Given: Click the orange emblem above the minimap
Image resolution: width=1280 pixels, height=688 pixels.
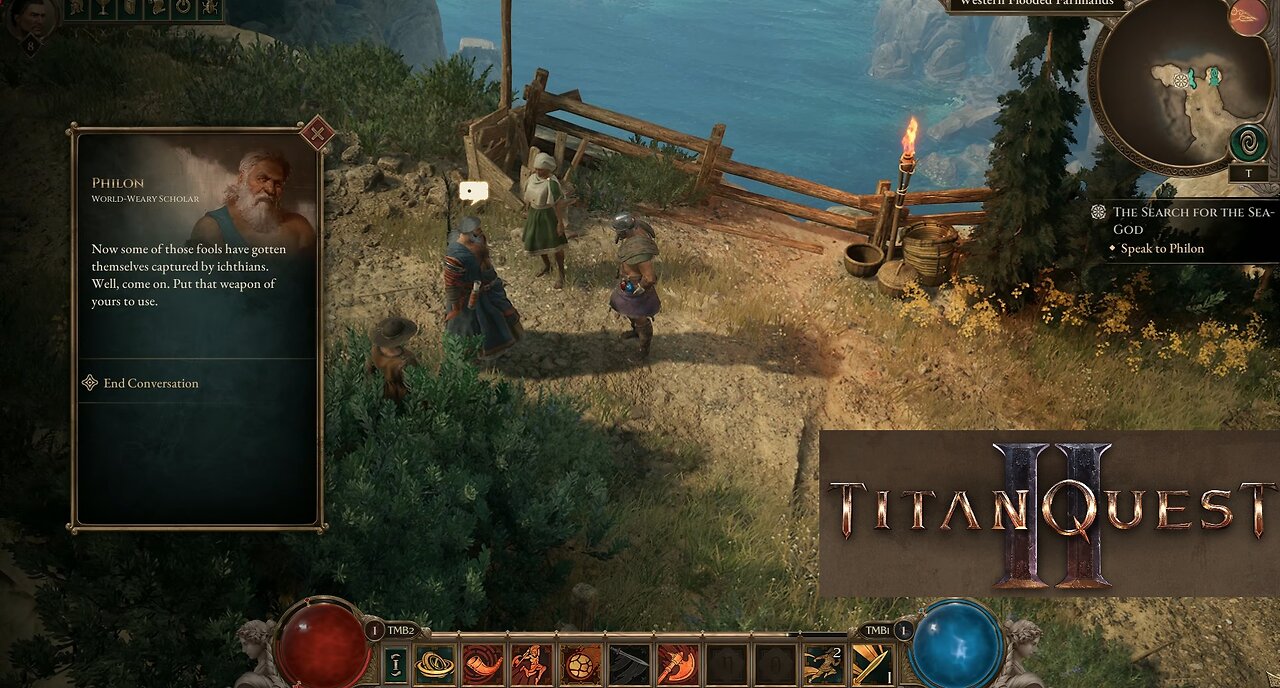Looking at the screenshot, I should pos(1247,17).
